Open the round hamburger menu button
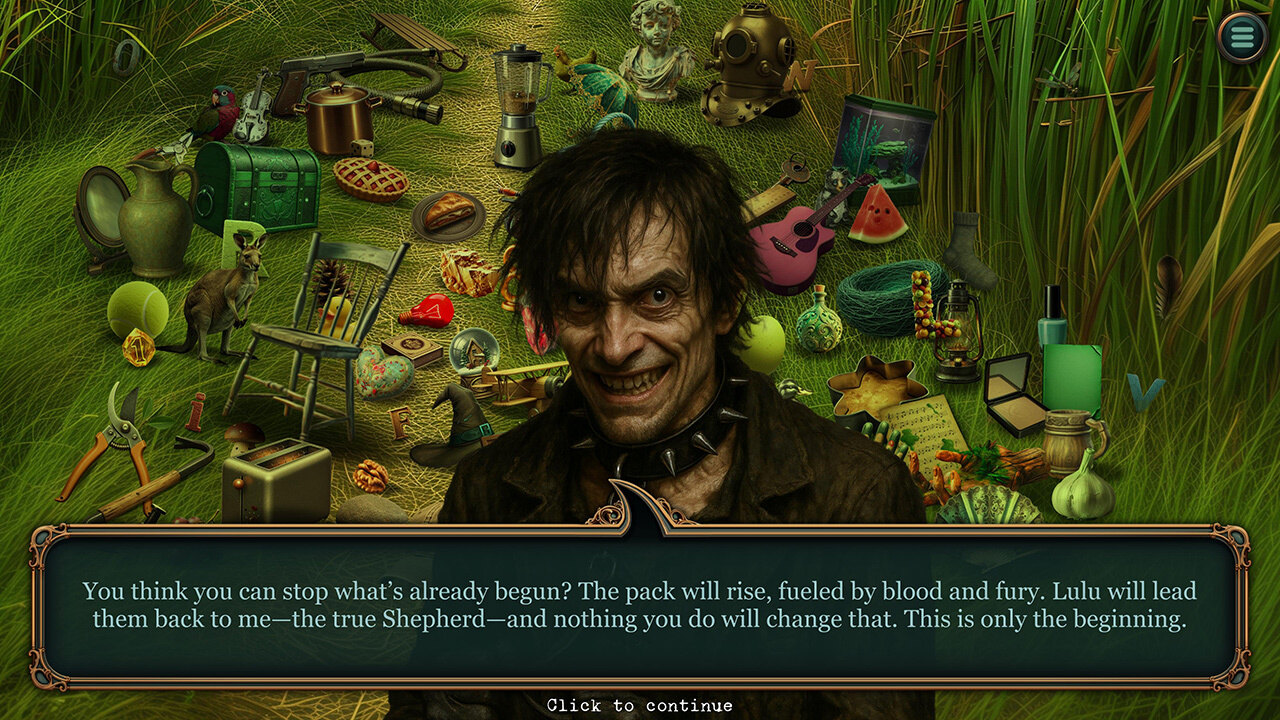 (x=1242, y=39)
